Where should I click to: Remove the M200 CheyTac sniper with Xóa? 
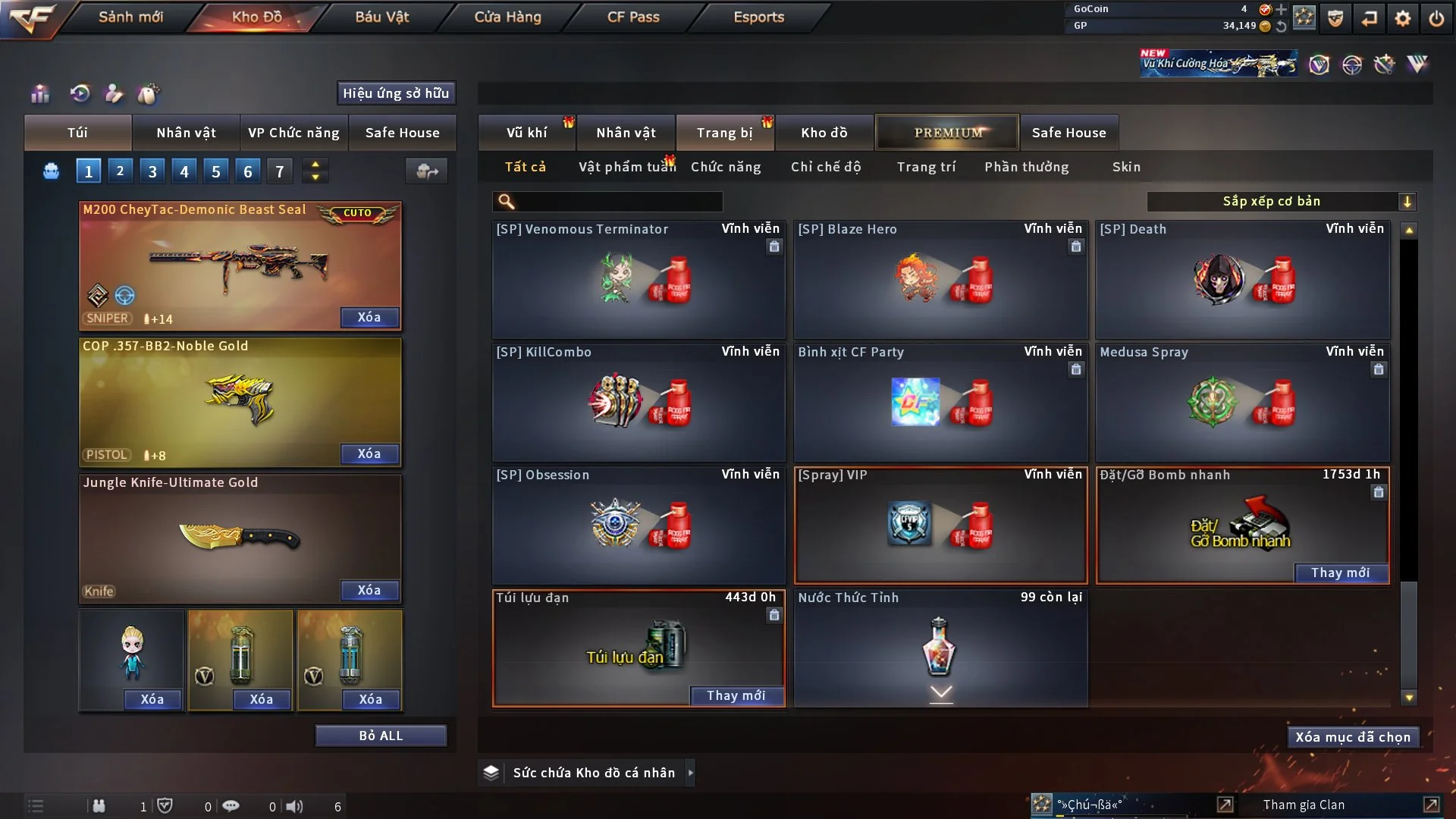pos(369,317)
